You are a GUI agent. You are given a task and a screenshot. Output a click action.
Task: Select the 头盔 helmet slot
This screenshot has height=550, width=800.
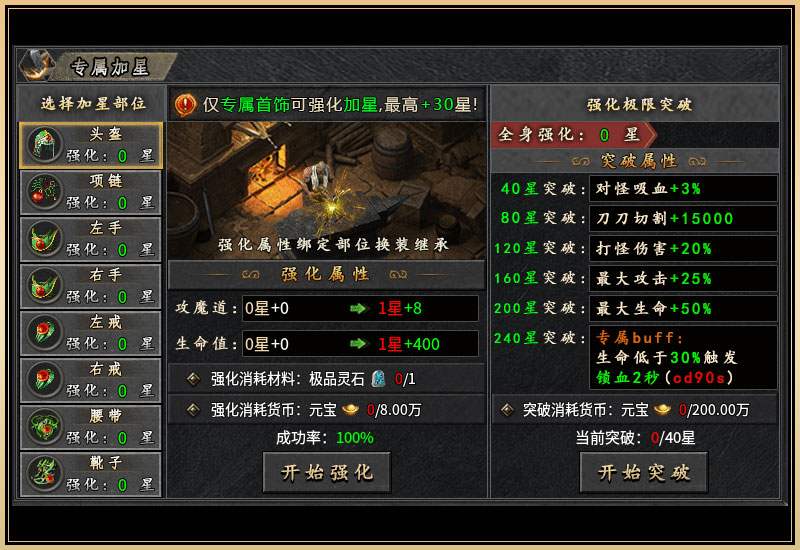click(x=90, y=146)
